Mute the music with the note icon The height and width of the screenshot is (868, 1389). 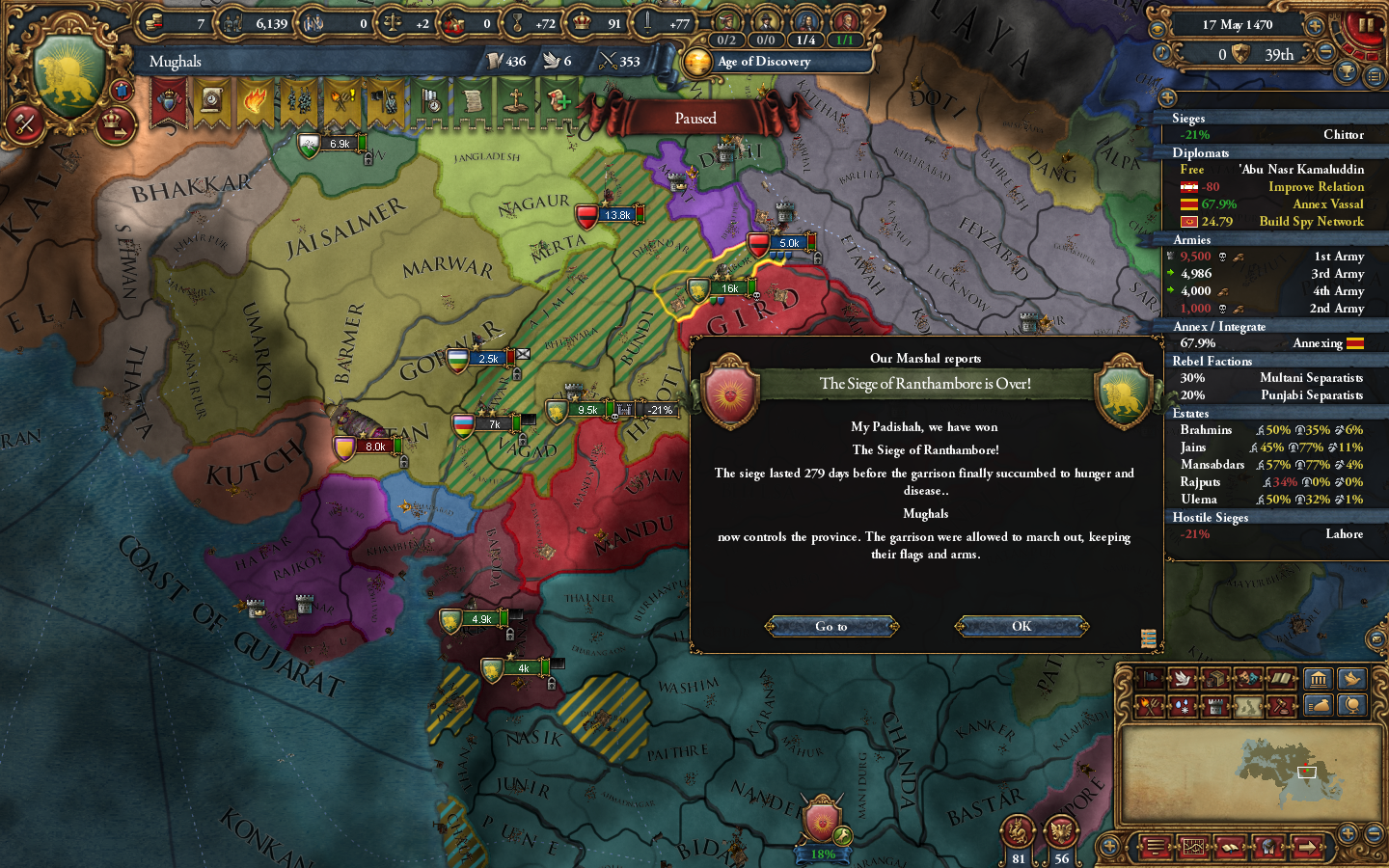coord(1162,51)
